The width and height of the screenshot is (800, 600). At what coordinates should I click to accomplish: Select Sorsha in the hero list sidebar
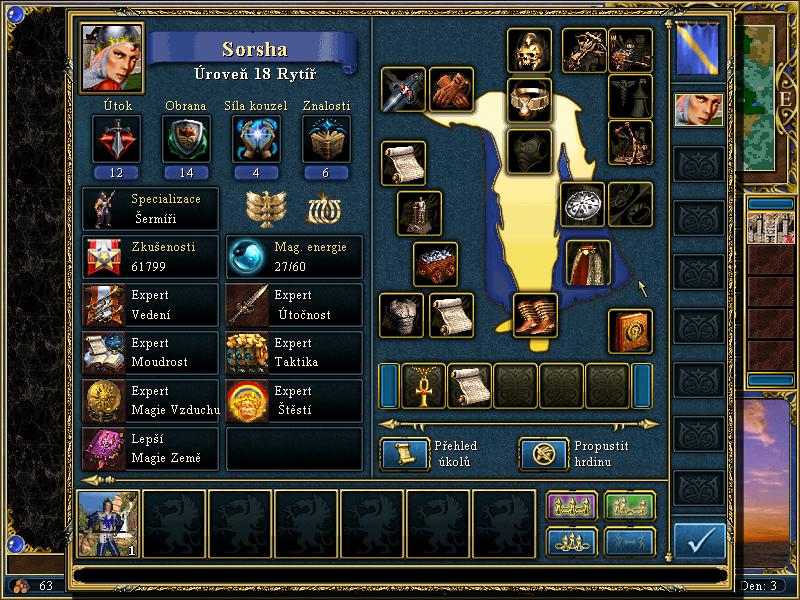699,110
